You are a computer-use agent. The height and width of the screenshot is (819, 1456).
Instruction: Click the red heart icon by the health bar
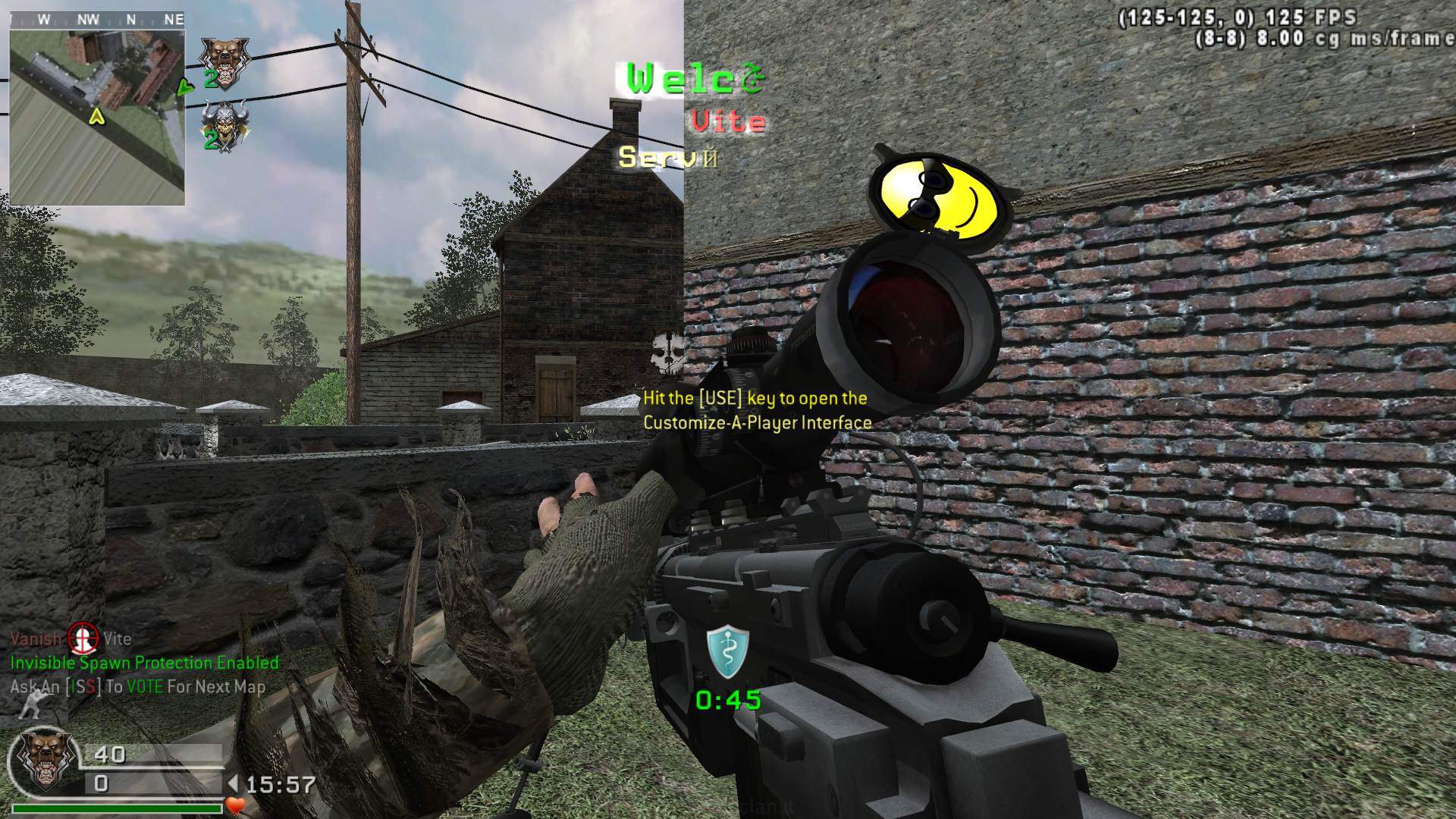[236, 805]
